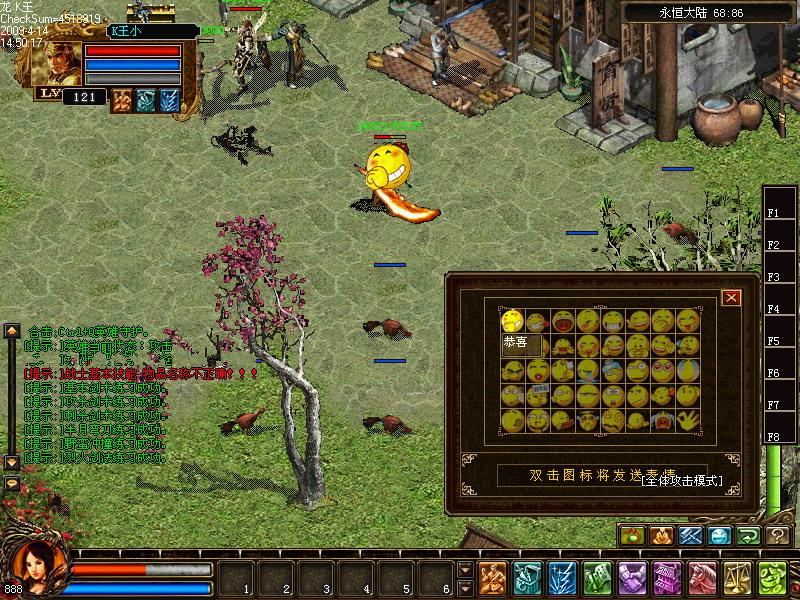Select the congratulations emoticon in the top-left cell
Image resolution: width=800 pixels, height=600 pixels.
512,321
